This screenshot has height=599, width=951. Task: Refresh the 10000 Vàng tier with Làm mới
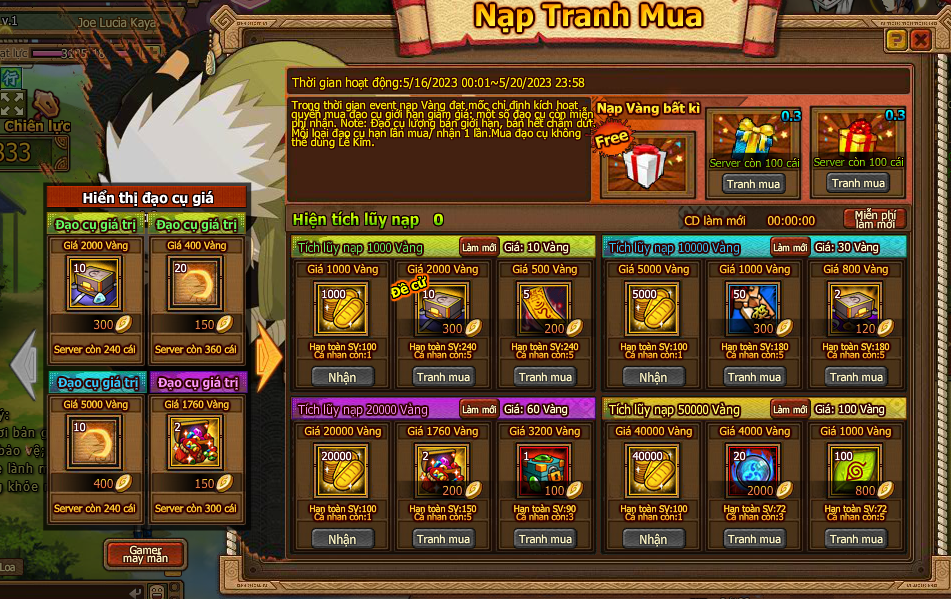tap(789, 247)
